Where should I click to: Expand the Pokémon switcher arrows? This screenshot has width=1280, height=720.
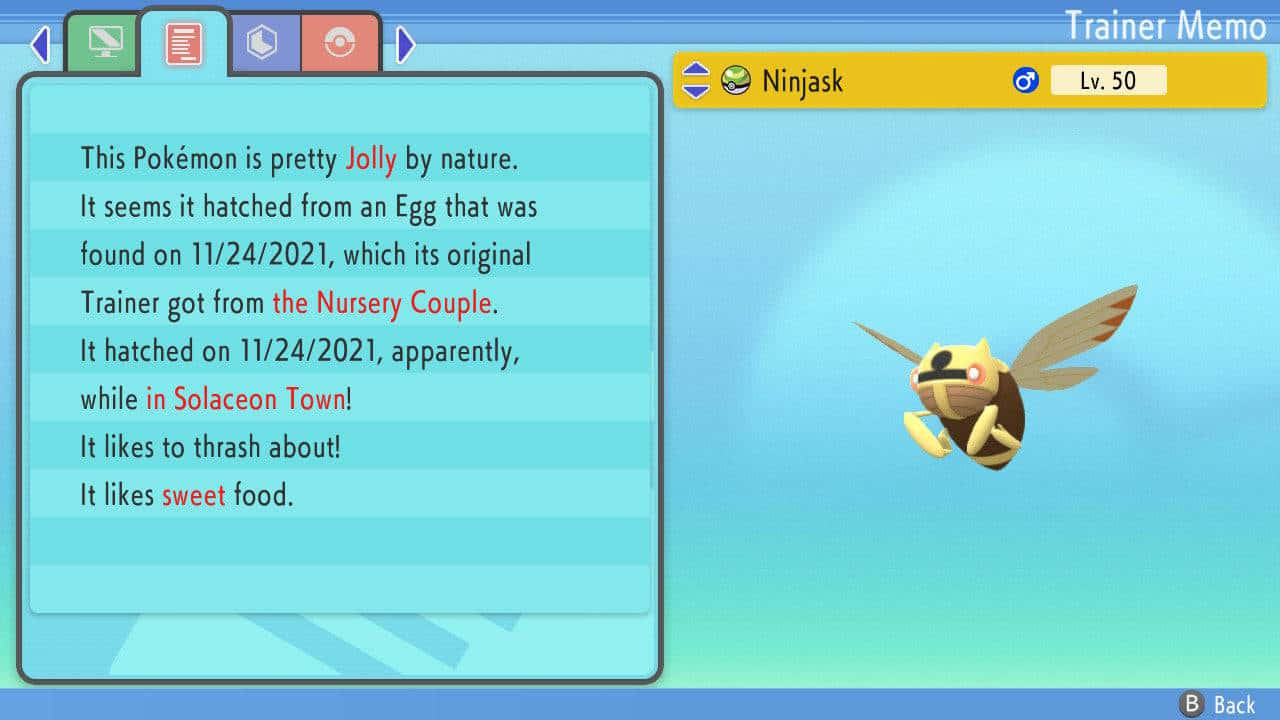tap(694, 80)
